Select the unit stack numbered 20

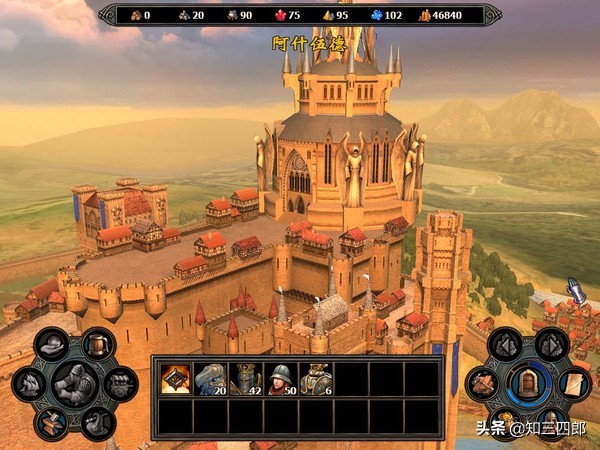pyautogui.click(x=211, y=378)
